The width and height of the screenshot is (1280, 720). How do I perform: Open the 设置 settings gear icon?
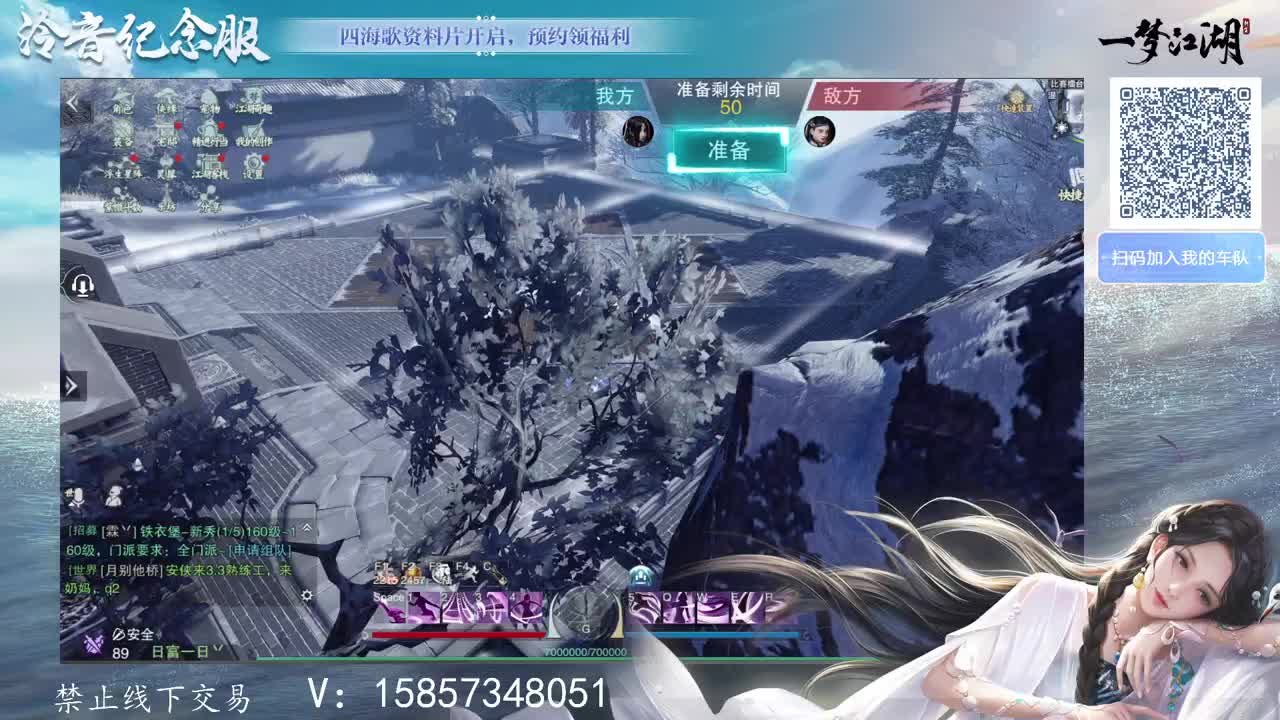click(254, 164)
